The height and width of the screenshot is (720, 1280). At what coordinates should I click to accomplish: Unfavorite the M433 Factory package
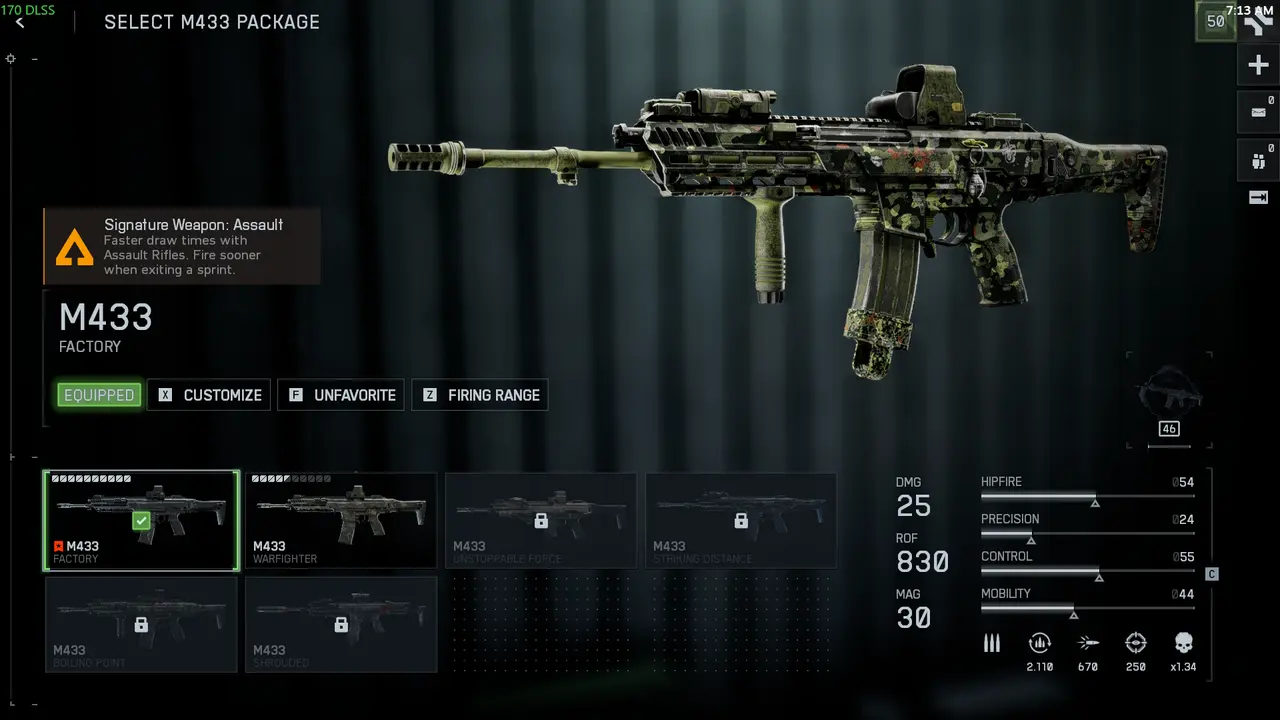(x=342, y=395)
